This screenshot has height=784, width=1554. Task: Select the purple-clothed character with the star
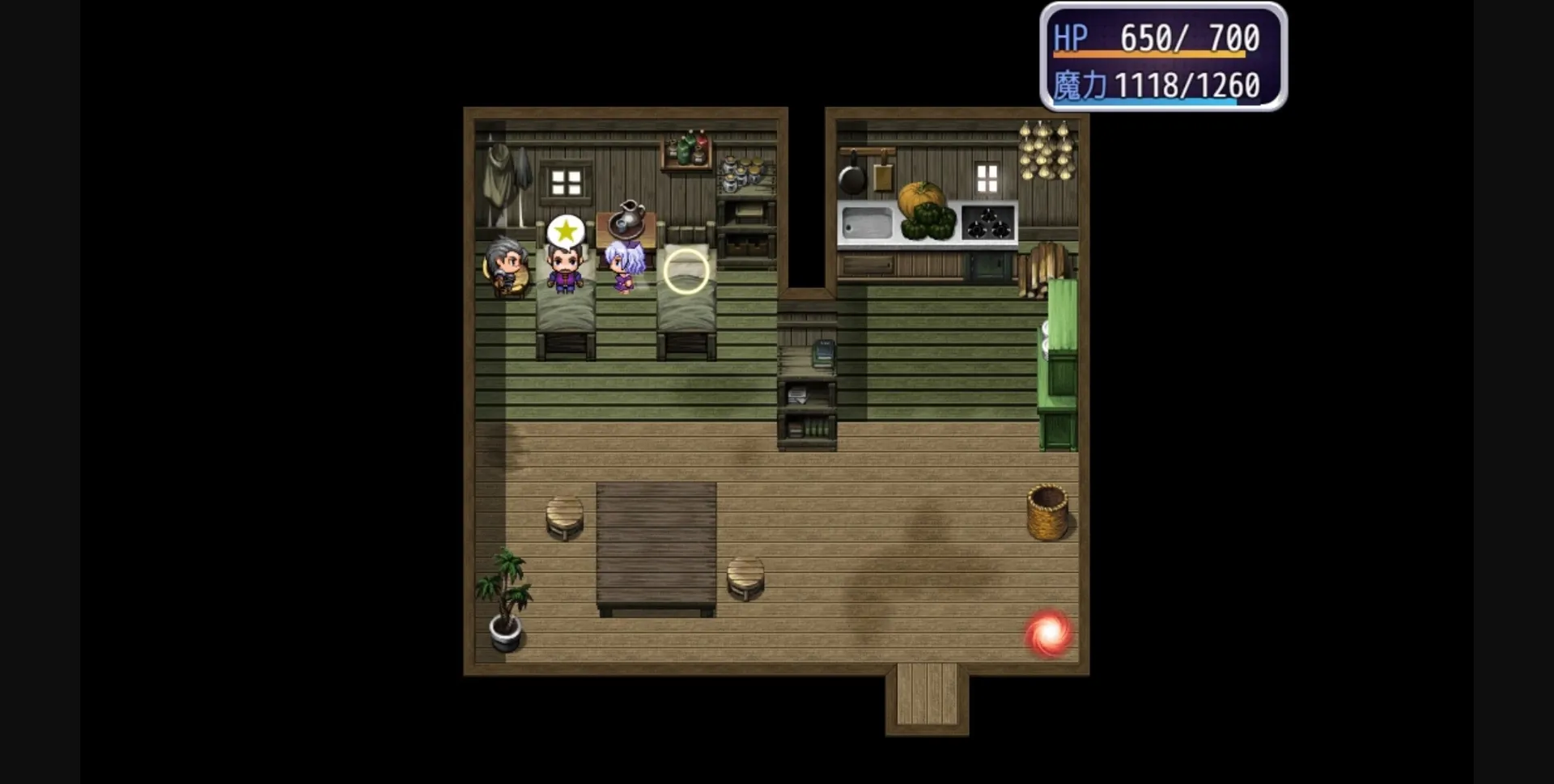click(x=565, y=271)
